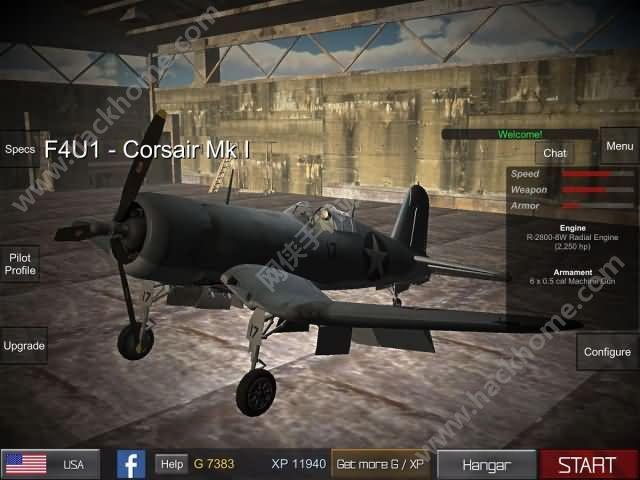Screen dimensions: 640x480
Task: Click the Facebook icon
Action: (131, 464)
